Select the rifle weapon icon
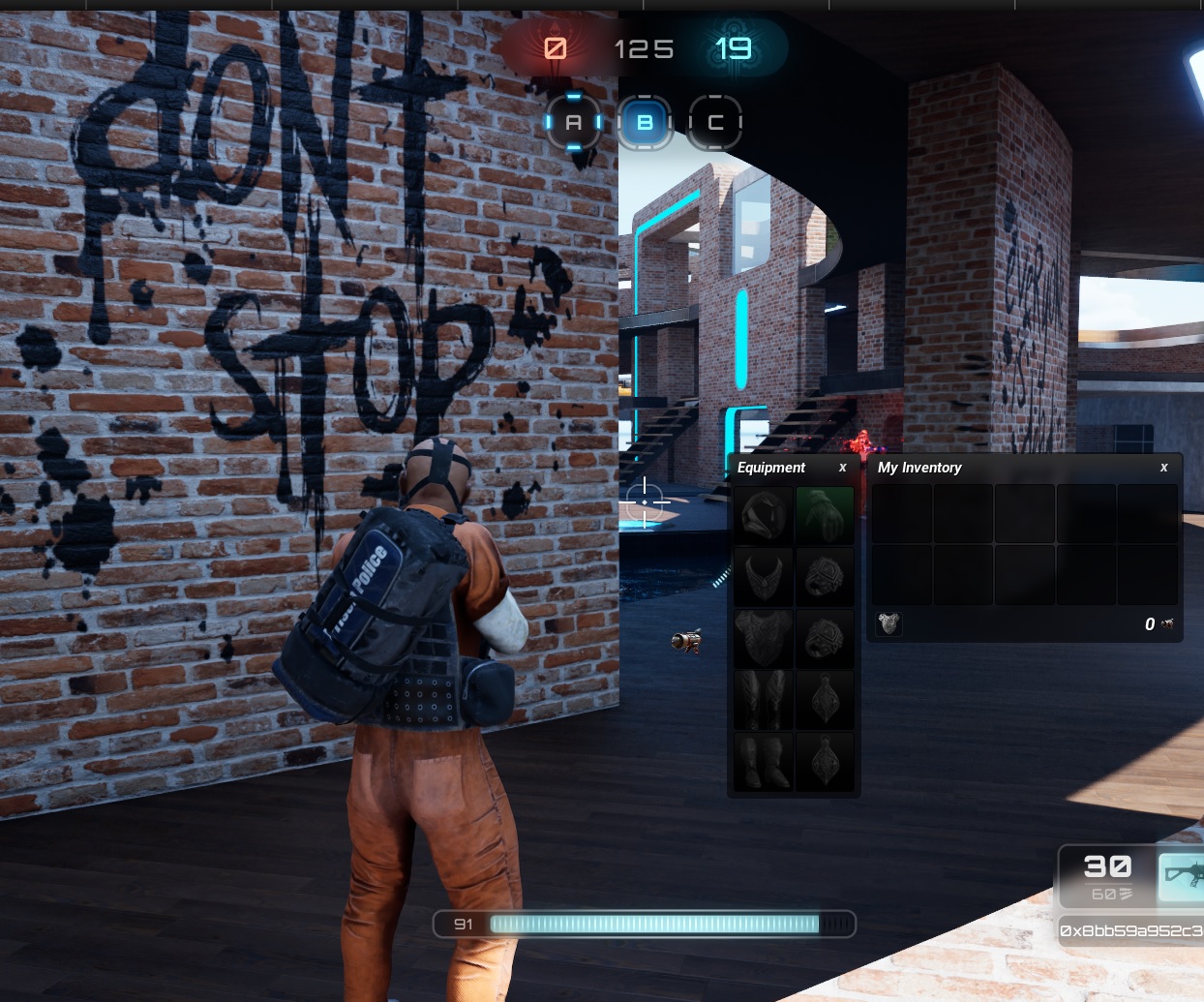Image resolution: width=1204 pixels, height=1002 pixels. (x=1182, y=874)
